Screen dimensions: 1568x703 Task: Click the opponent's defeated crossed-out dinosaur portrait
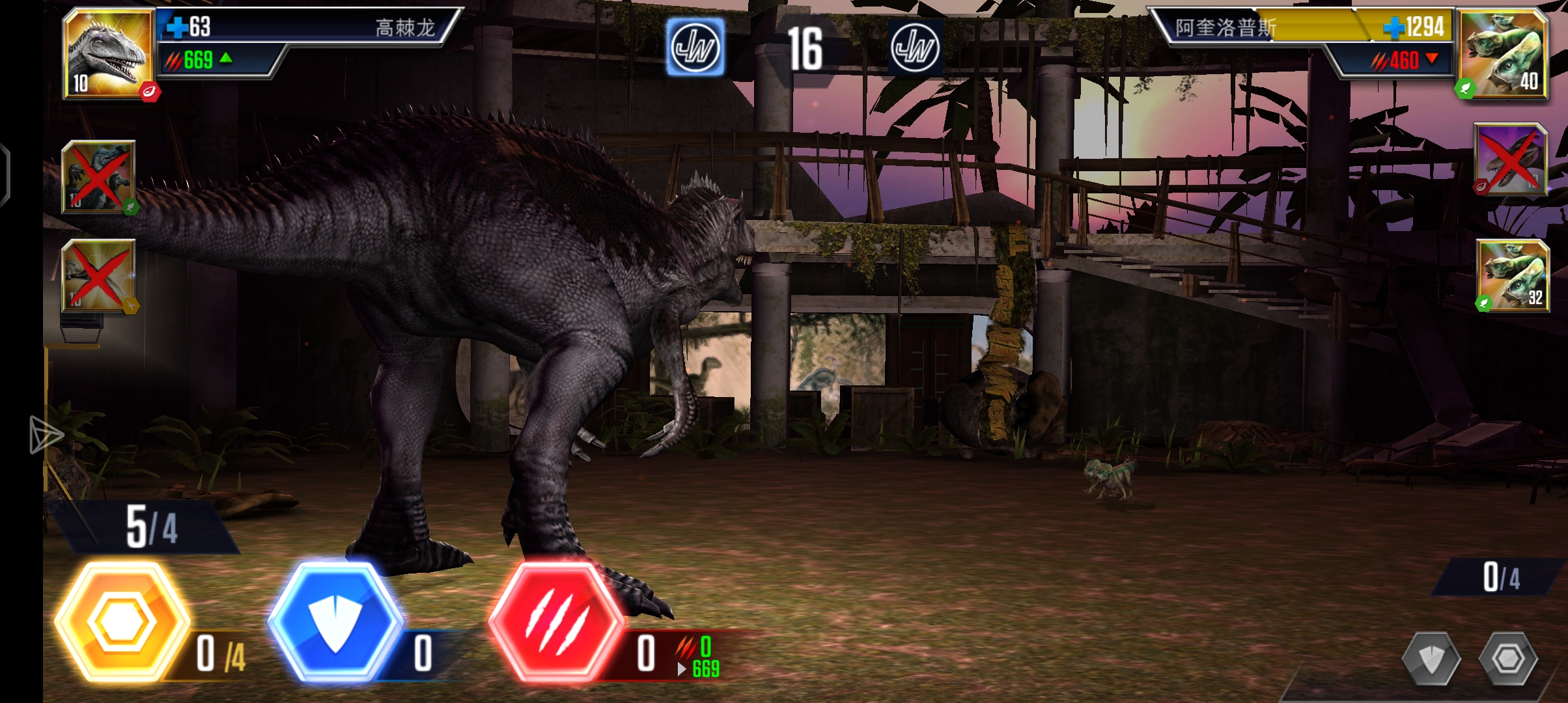click(x=1509, y=159)
